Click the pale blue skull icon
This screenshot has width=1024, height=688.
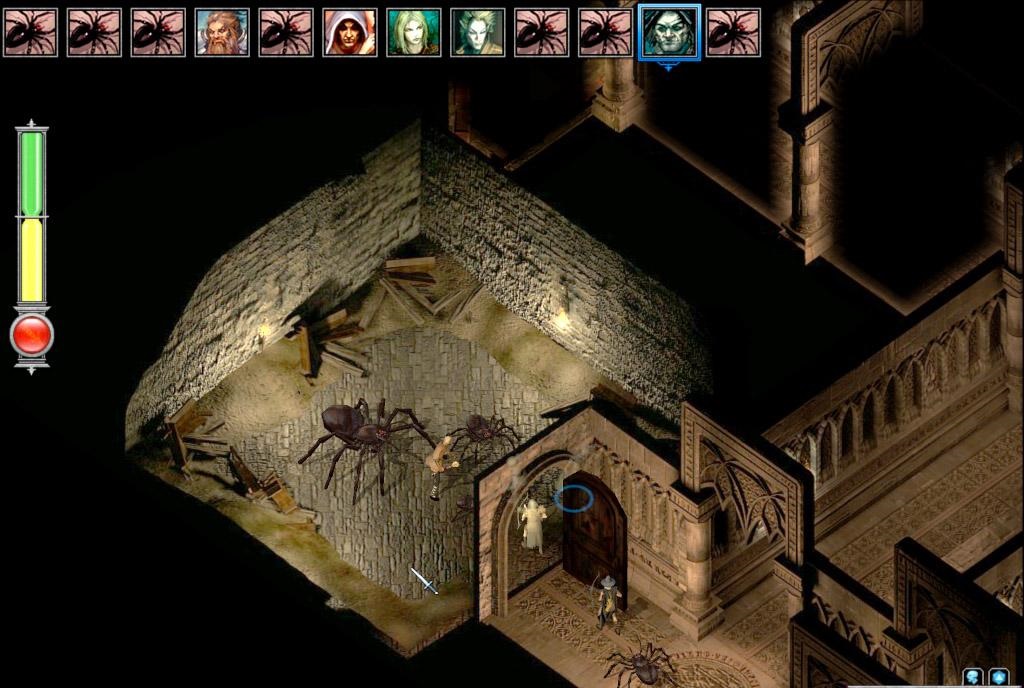pyautogui.click(x=972, y=677)
